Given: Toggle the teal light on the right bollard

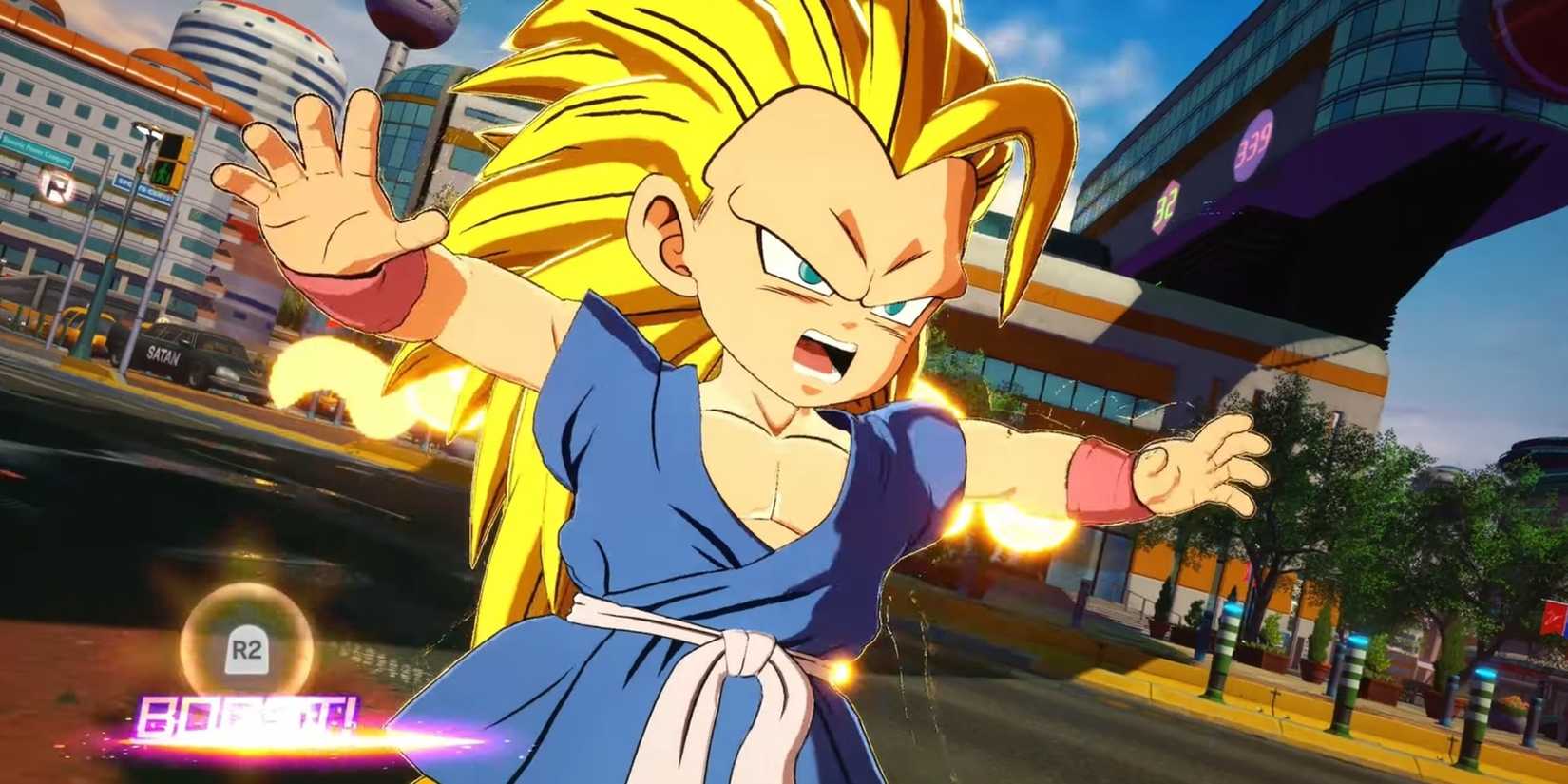Looking at the screenshot, I should 1485,670.
